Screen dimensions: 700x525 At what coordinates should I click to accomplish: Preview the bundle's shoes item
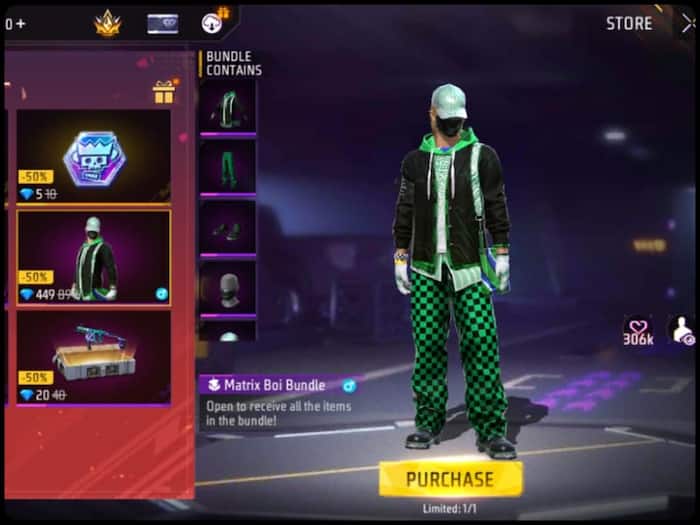click(227, 229)
